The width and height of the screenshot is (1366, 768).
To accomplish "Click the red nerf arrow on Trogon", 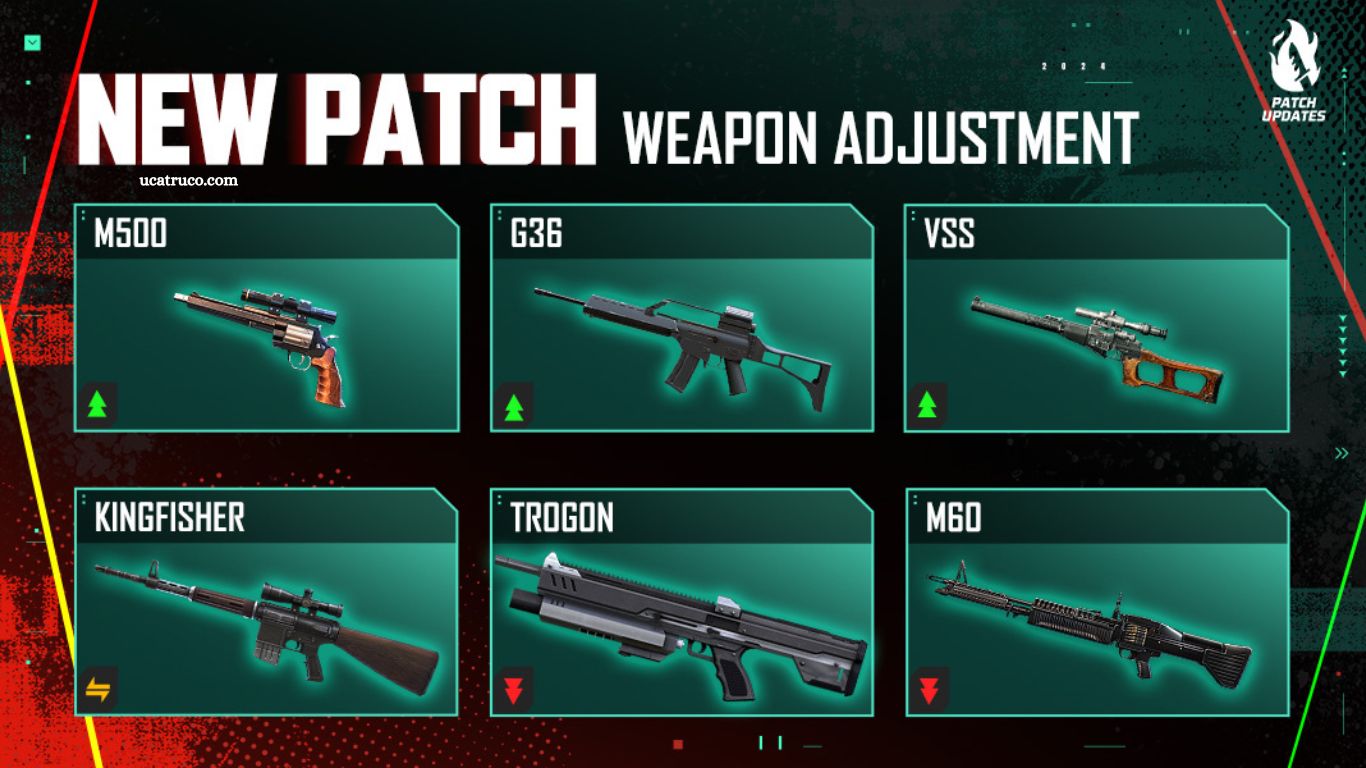I will 514,689.
